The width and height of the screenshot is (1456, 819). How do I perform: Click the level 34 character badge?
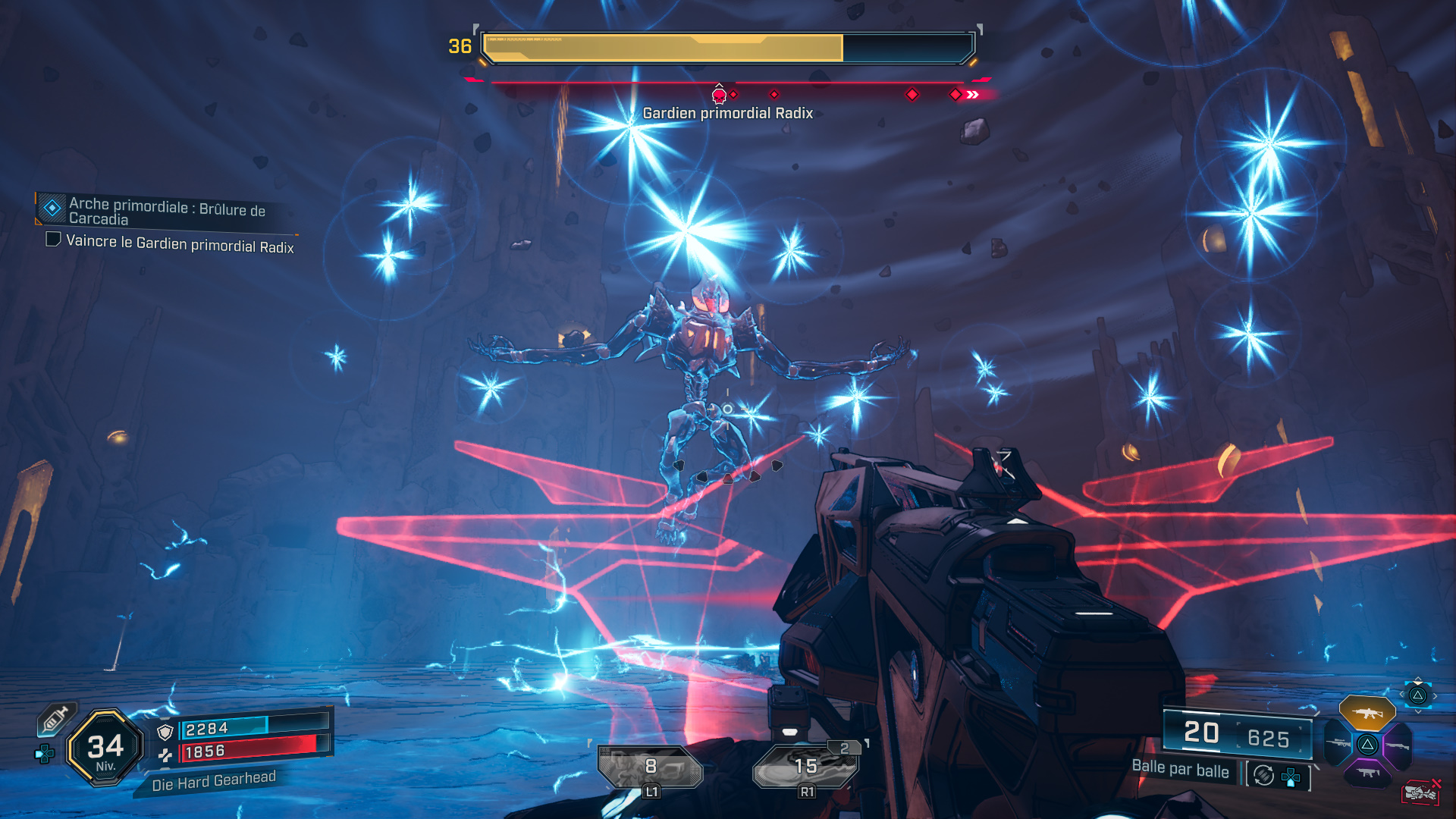point(105,748)
